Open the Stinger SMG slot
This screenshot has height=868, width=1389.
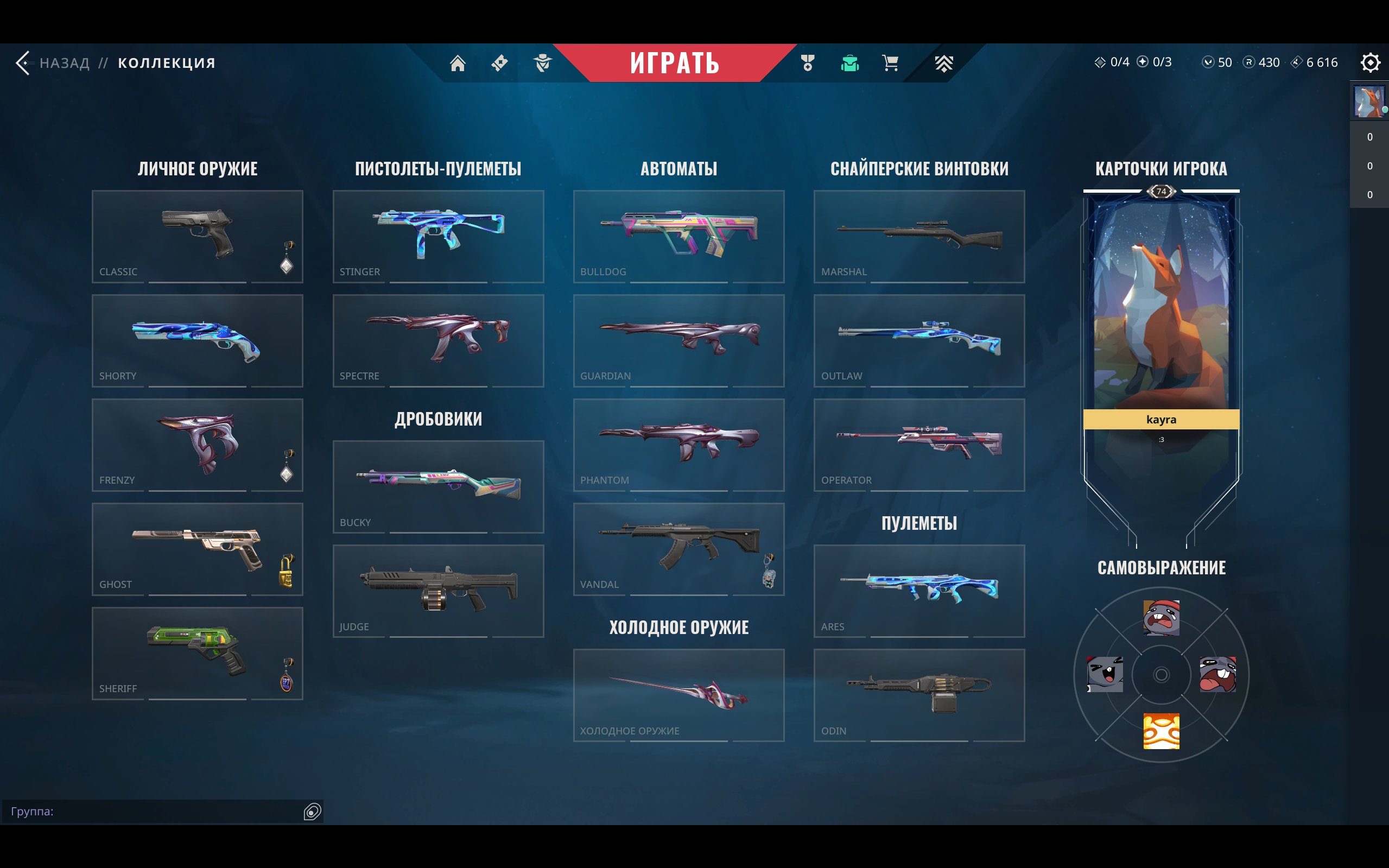click(438, 236)
